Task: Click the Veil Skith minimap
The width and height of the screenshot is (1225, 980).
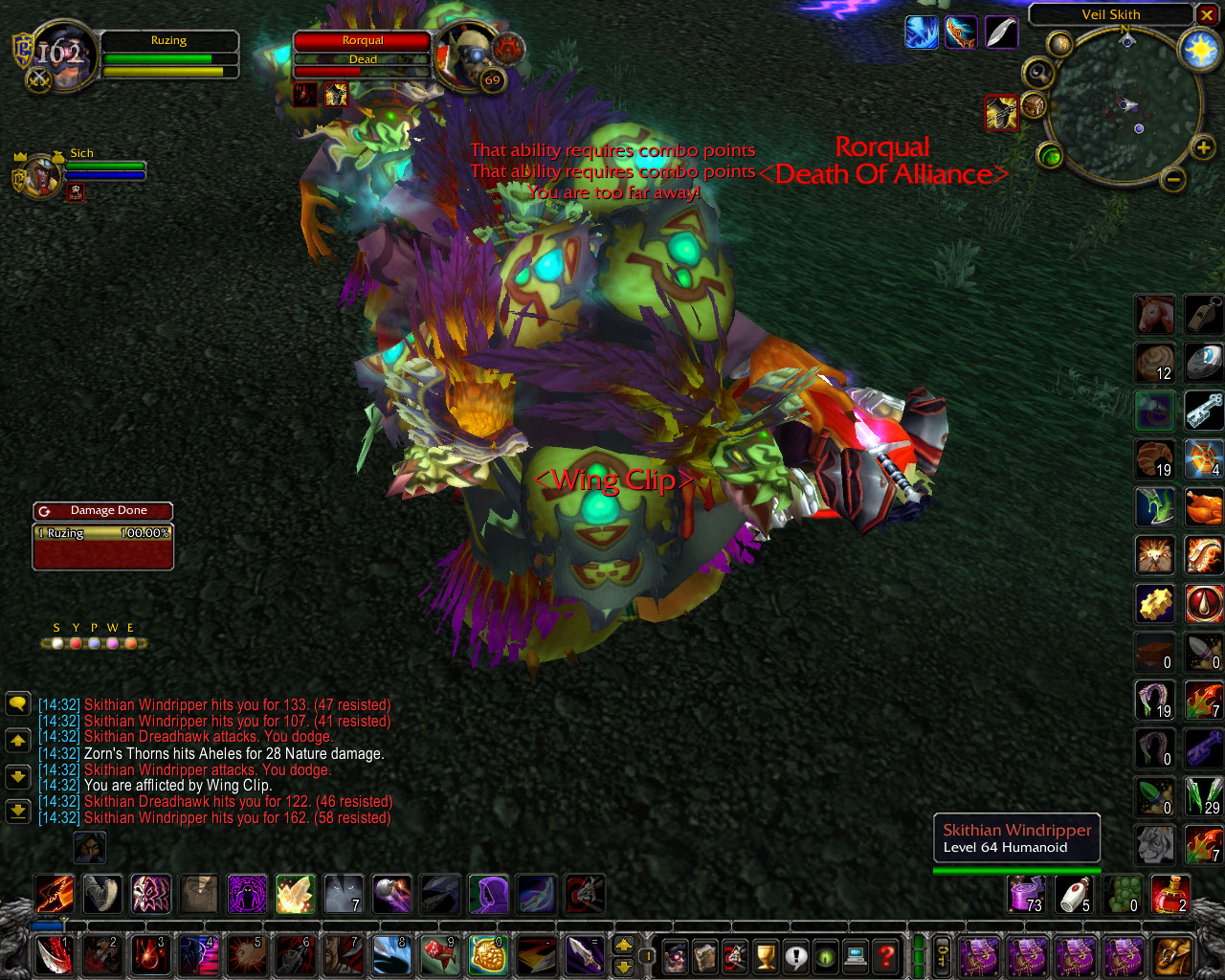Action: pyautogui.click(x=1124, y=105)
